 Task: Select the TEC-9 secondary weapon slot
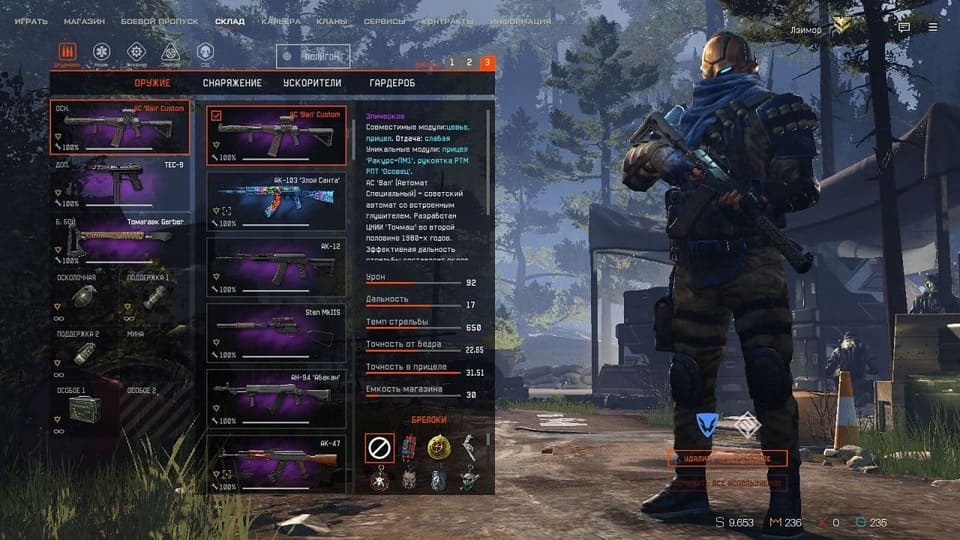(120, 182)
